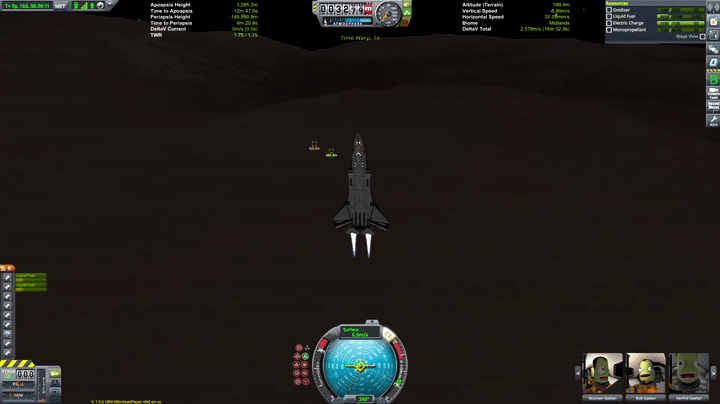Viewport: 720px width, 404px height.
Task: Tick the Electric Charge resource checkbox
Action: click(x=609, y=23)
